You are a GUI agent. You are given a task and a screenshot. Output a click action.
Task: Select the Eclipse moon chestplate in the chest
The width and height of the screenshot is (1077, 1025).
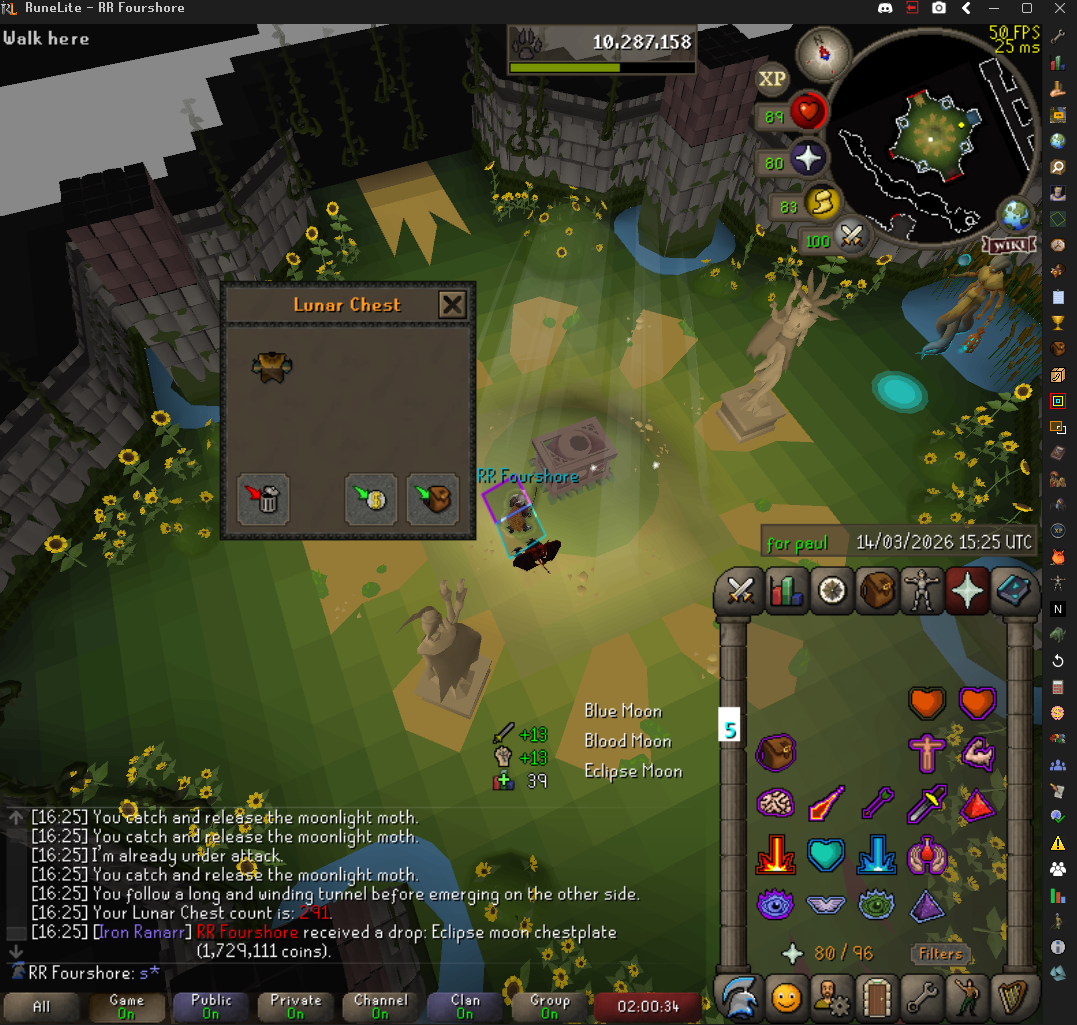271,366
